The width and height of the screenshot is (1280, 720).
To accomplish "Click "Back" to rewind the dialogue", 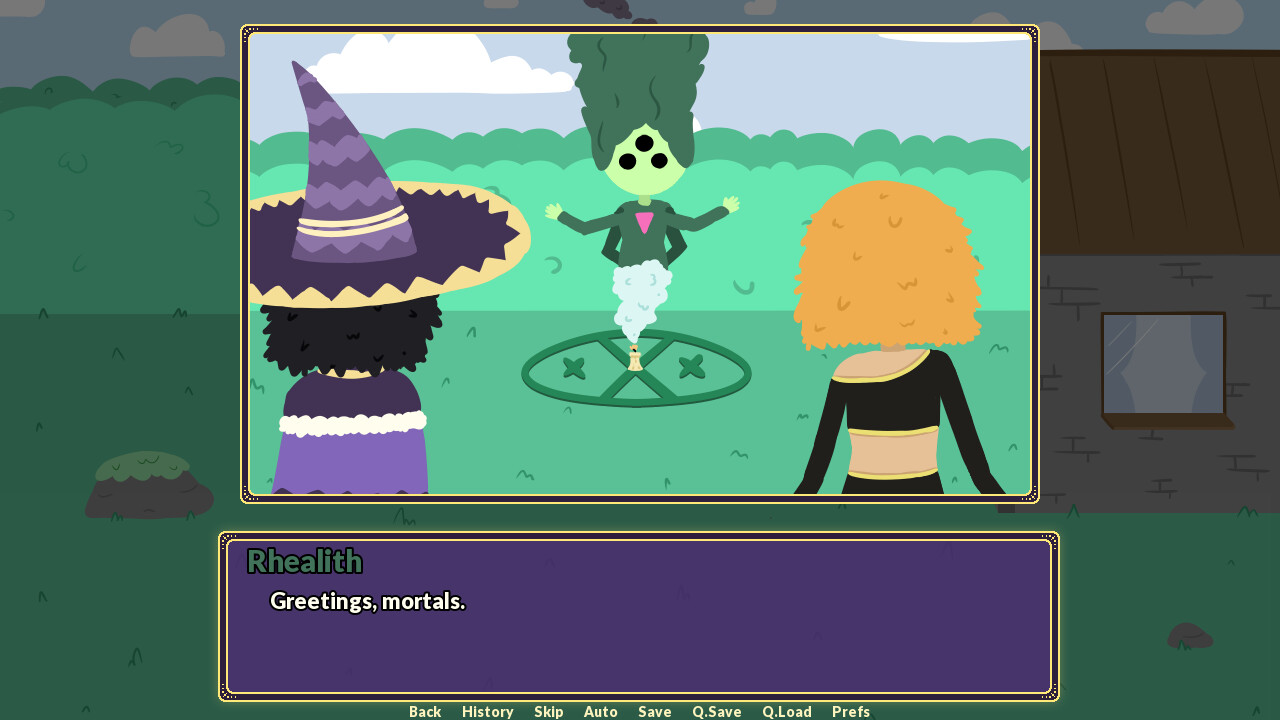I will click(x=425, y=711).
